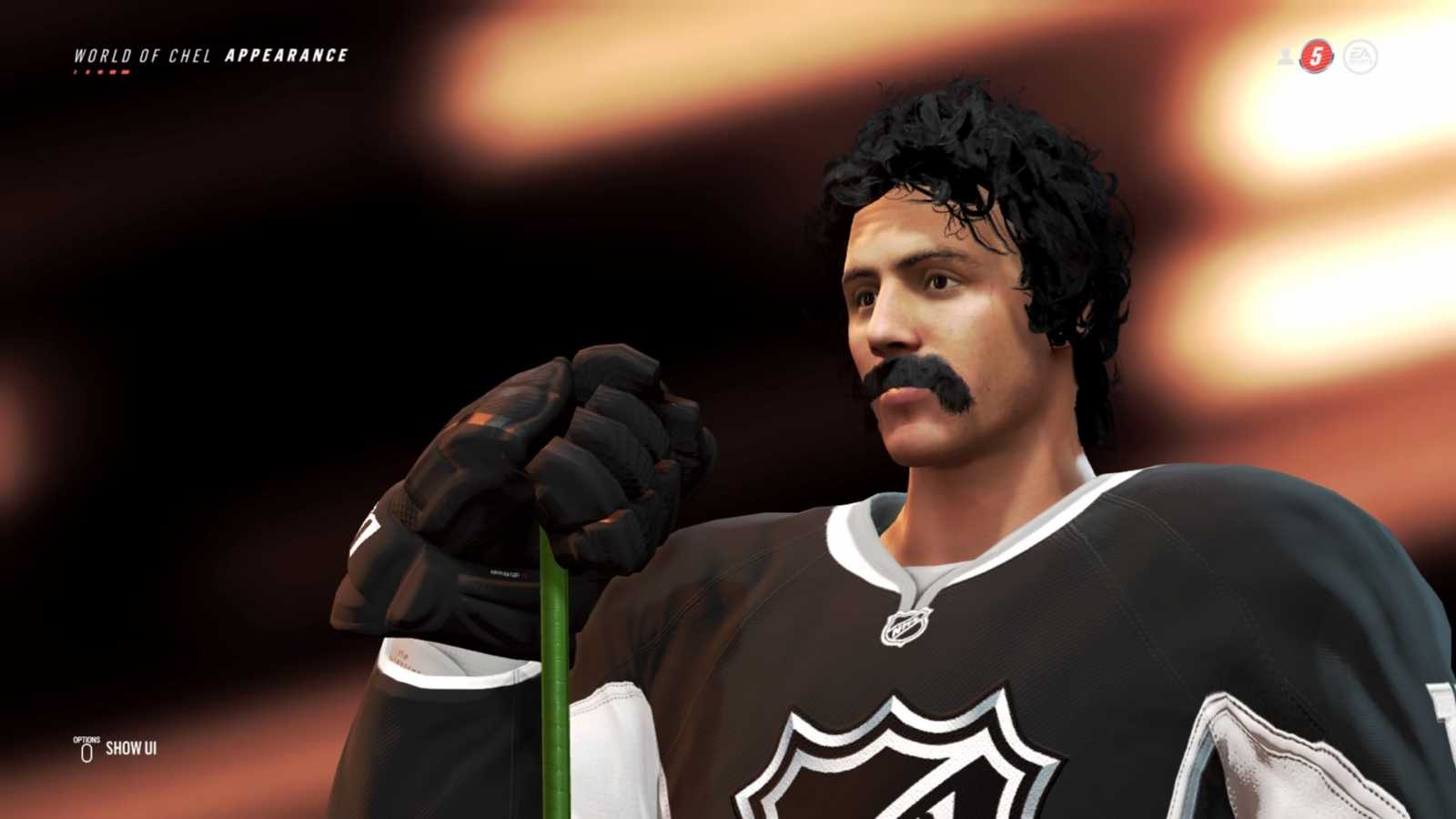The width and height of the screenshot is (1456, 819).
Task: Click the small NHL logo near the collar
Action: [905, 628]
